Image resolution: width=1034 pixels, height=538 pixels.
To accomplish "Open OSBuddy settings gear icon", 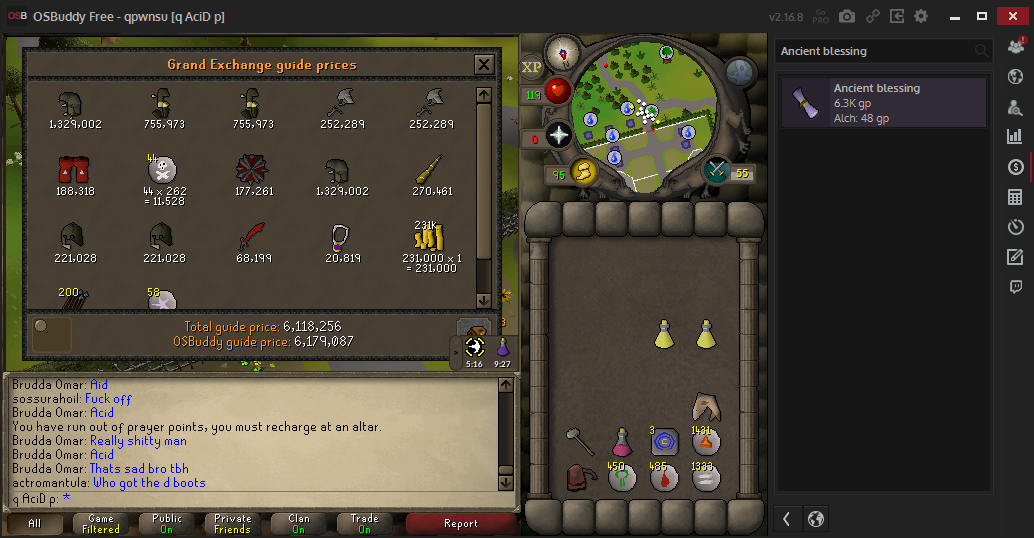I will 921,16.
